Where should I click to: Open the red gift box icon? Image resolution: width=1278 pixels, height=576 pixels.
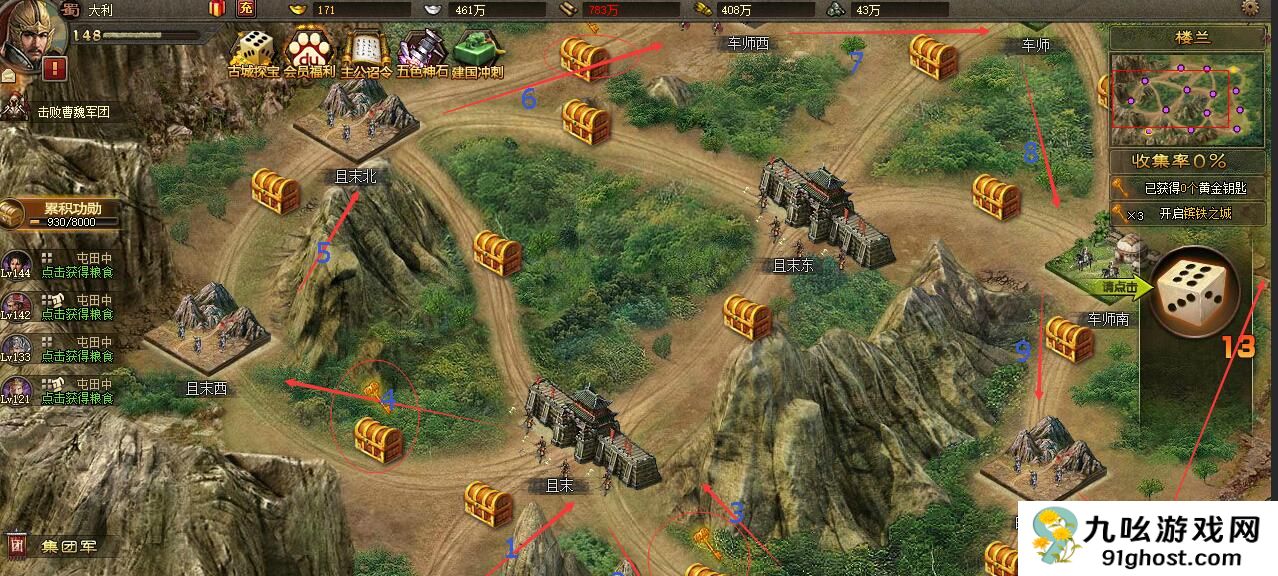[x=217, y=9]
